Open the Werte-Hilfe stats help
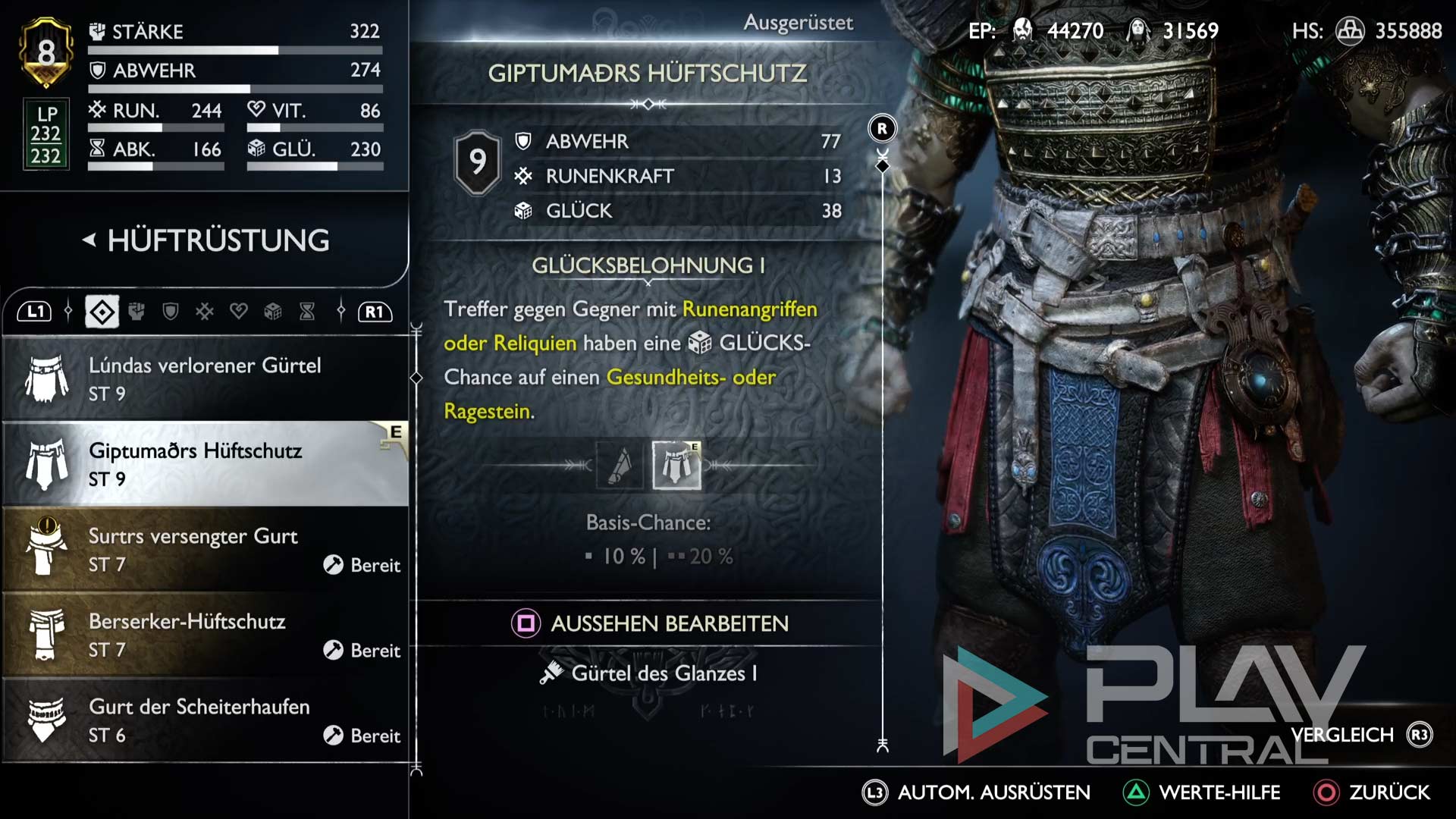Screen dimensions: 1456x819 click(1202, 792)
